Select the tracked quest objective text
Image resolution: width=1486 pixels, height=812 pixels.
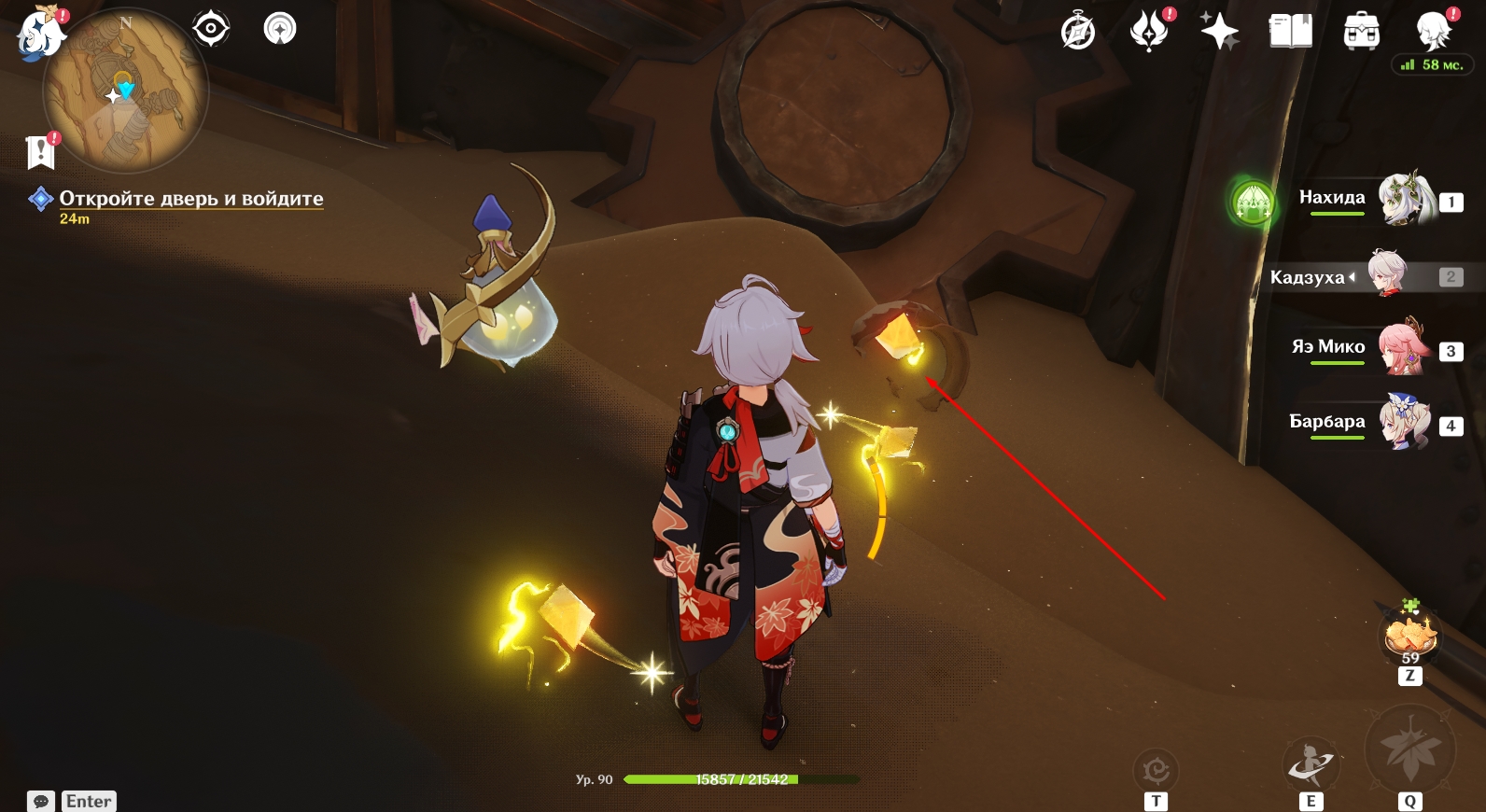coord(191,199)
